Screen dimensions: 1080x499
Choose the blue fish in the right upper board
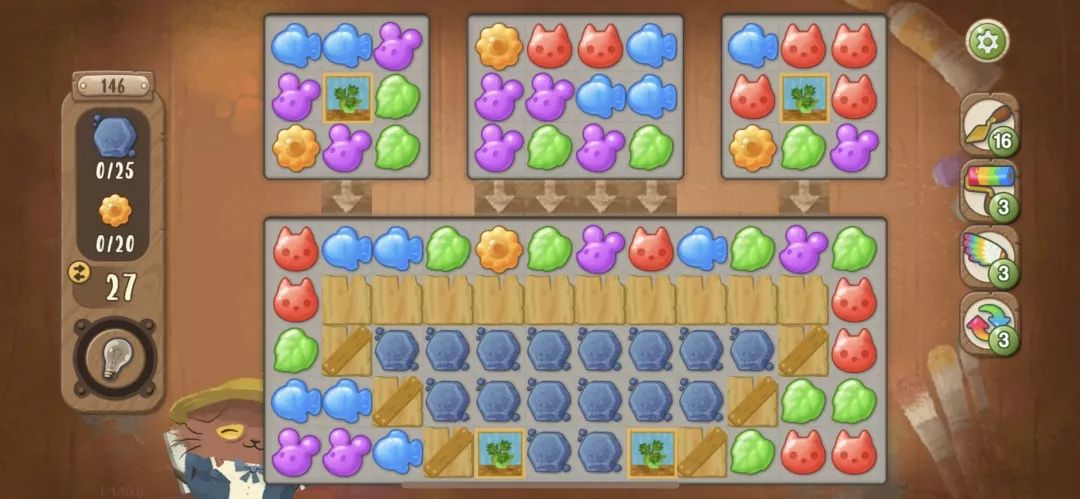point(753,46)
